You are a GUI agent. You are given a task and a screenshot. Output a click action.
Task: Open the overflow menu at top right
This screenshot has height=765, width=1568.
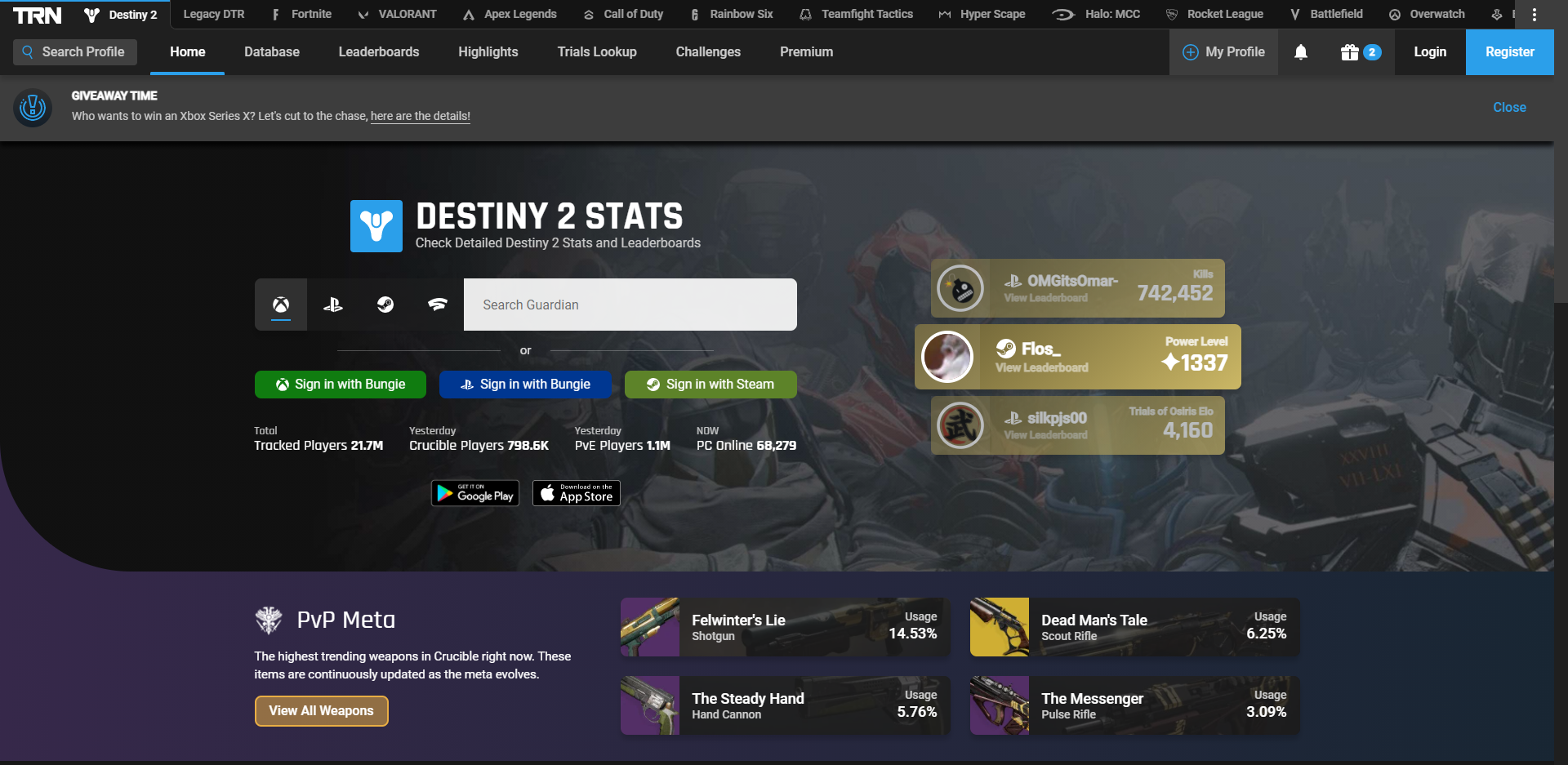click(1535, 14)
